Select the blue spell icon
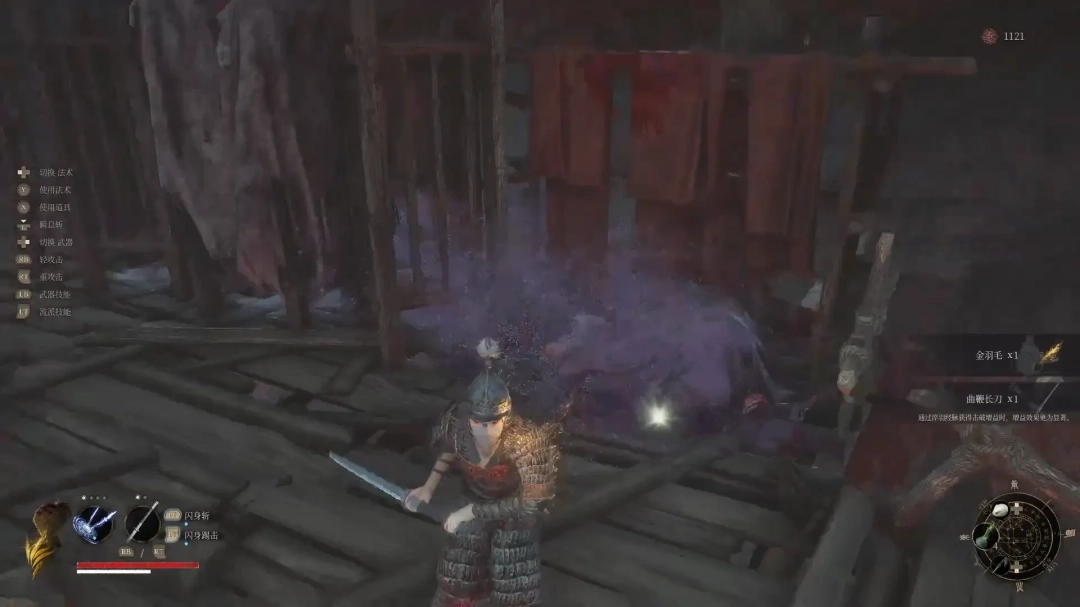The width and height of the screenshot is (1080, 607). [94, 524]
